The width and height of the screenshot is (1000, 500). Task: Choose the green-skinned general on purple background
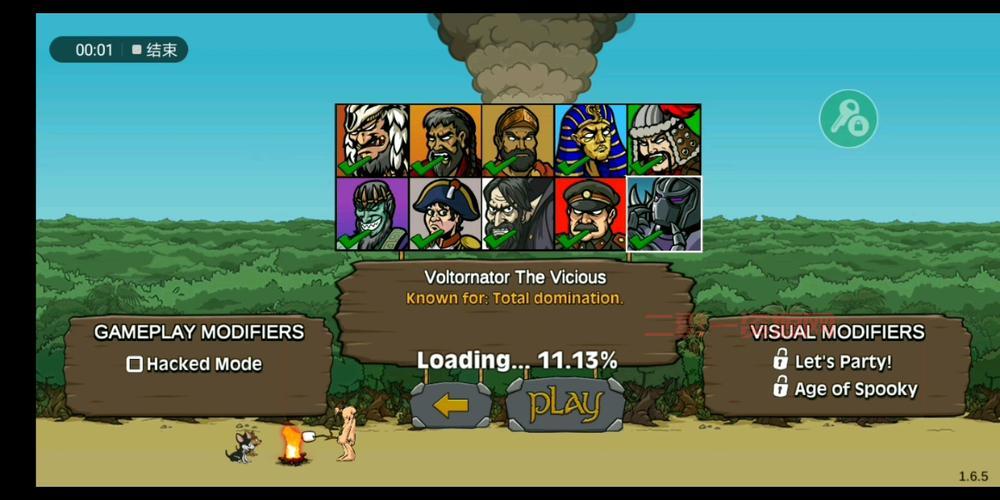pyautogui.click(x=372, y=213)
